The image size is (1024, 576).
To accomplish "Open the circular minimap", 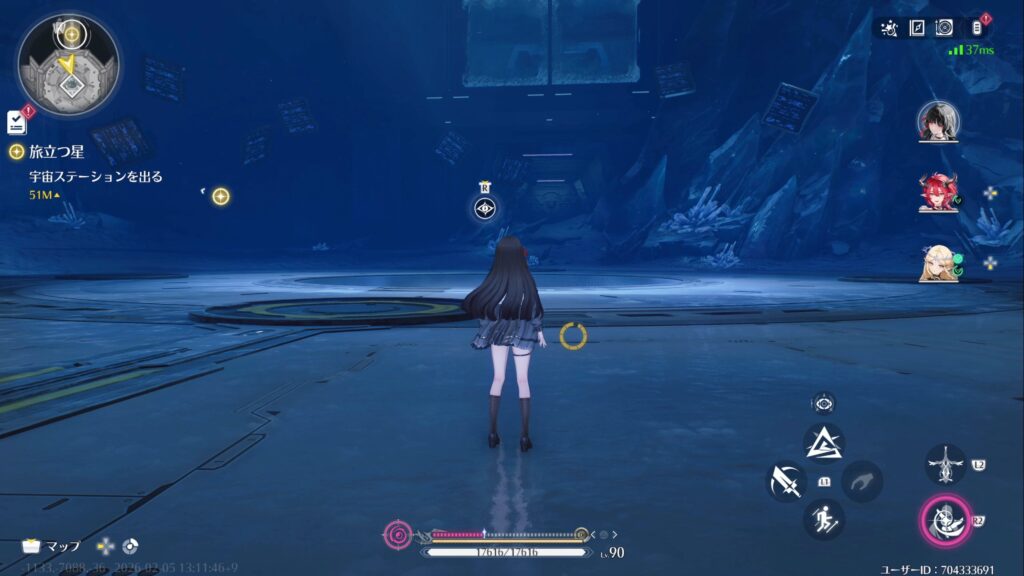I will coord(68,65).
